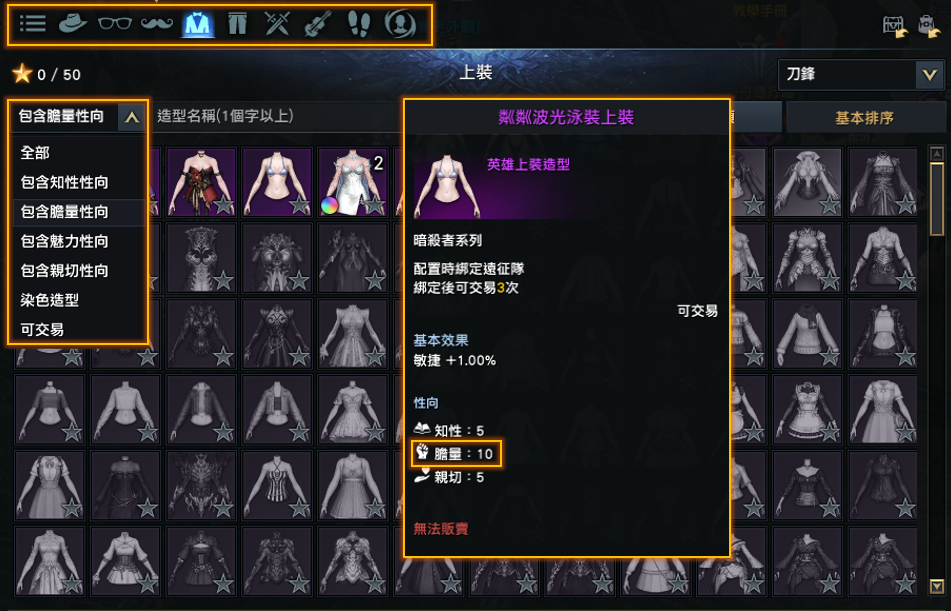
Task: Click the 造型名稱 search field
Action: pos(270,116)
